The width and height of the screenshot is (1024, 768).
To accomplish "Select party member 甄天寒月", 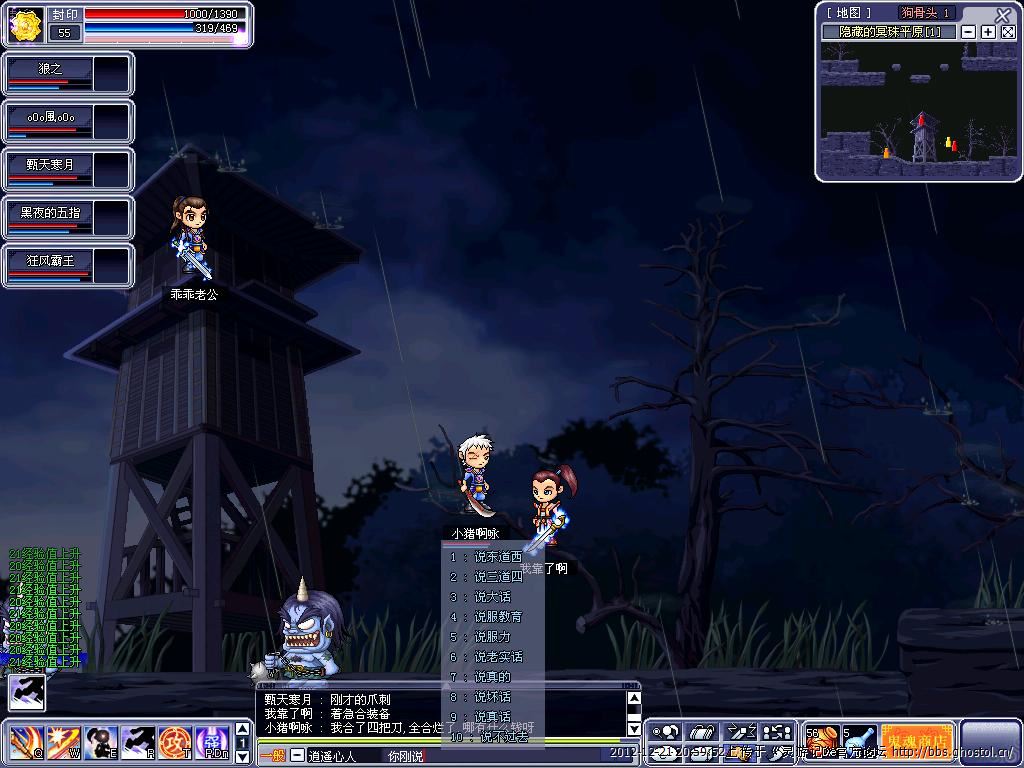I will 50,168.
